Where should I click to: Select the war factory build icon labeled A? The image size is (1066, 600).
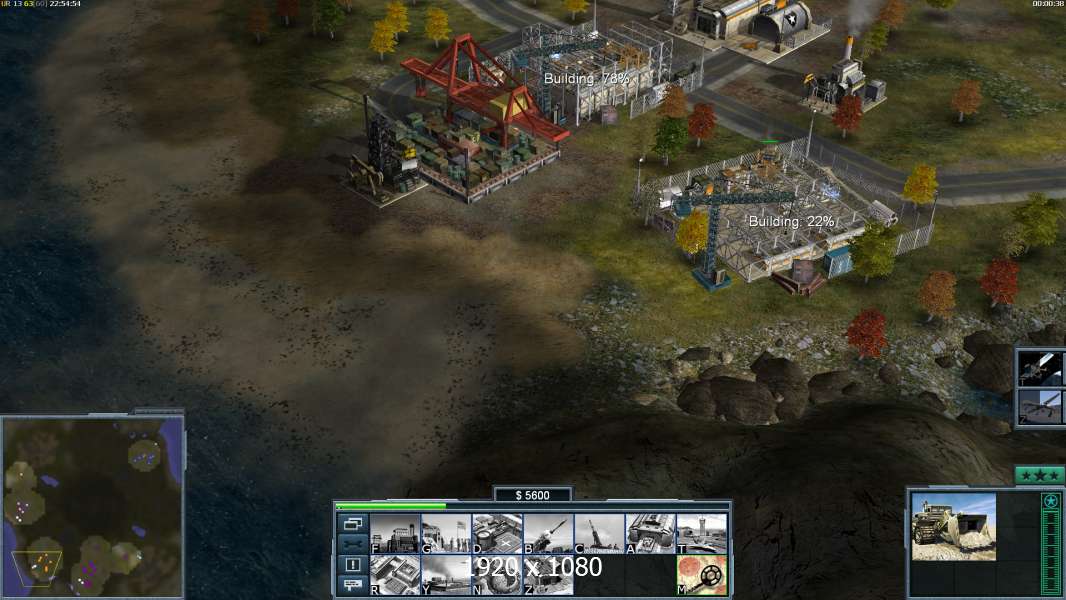(x=650, y=534)
